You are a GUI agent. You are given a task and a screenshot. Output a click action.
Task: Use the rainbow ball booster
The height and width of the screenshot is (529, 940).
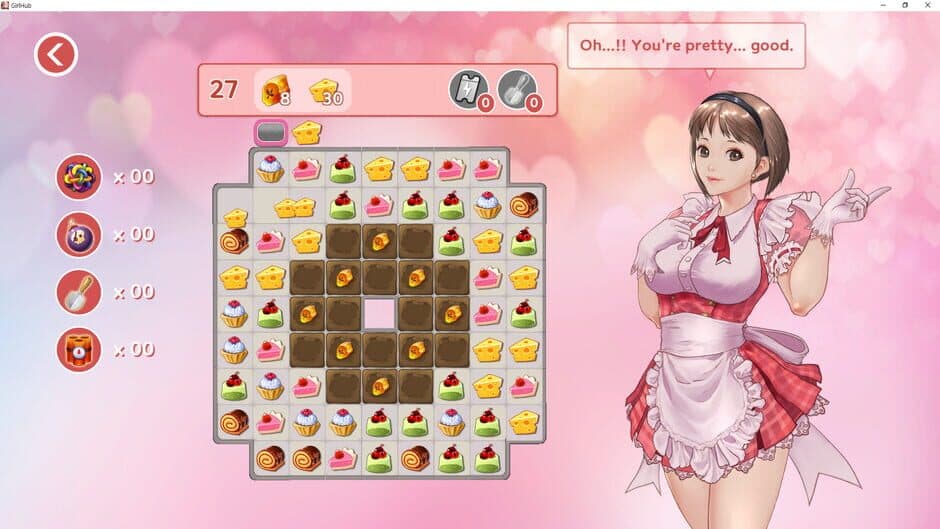point(78,177)
